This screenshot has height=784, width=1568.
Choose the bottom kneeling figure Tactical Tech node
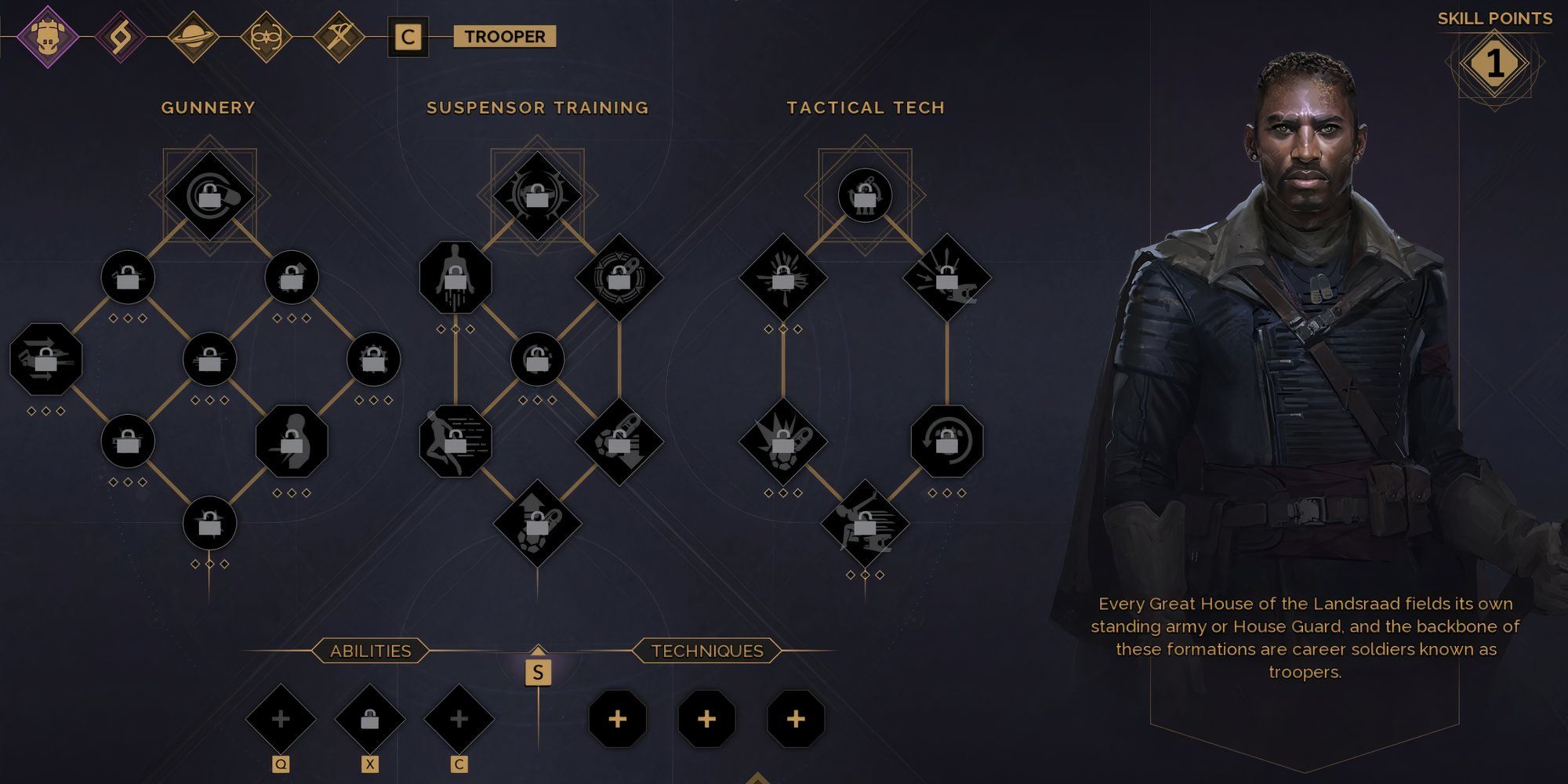click(x=865, y=523)
